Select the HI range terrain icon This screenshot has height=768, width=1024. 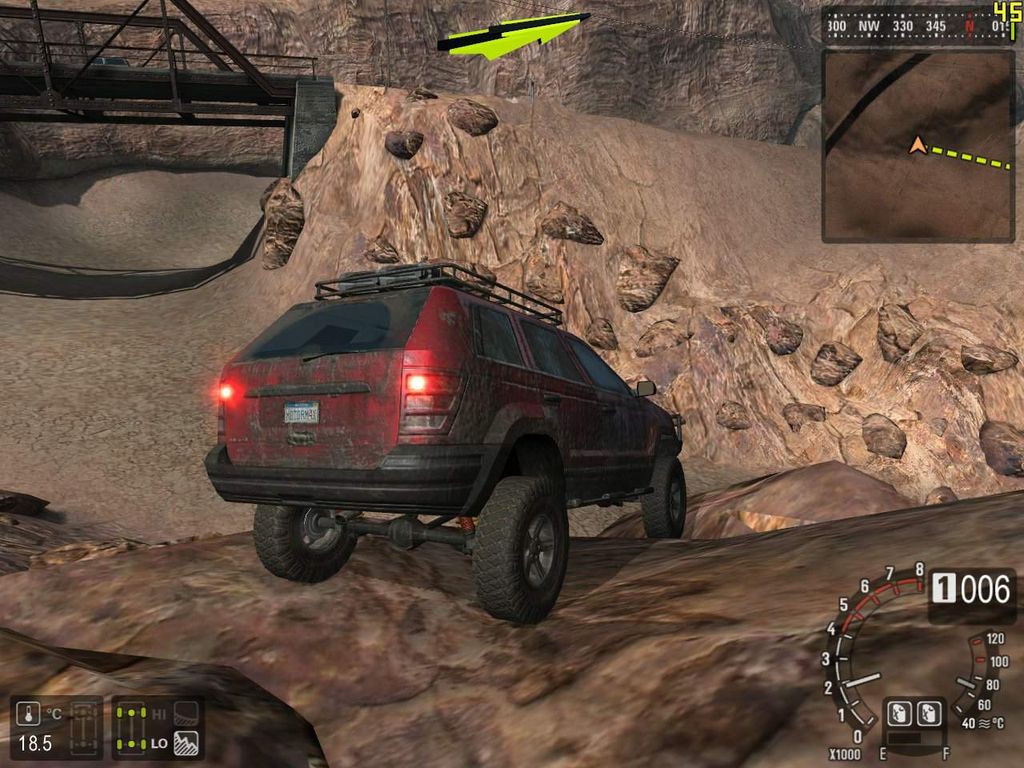pyautogui.click(x=185, y=713)
